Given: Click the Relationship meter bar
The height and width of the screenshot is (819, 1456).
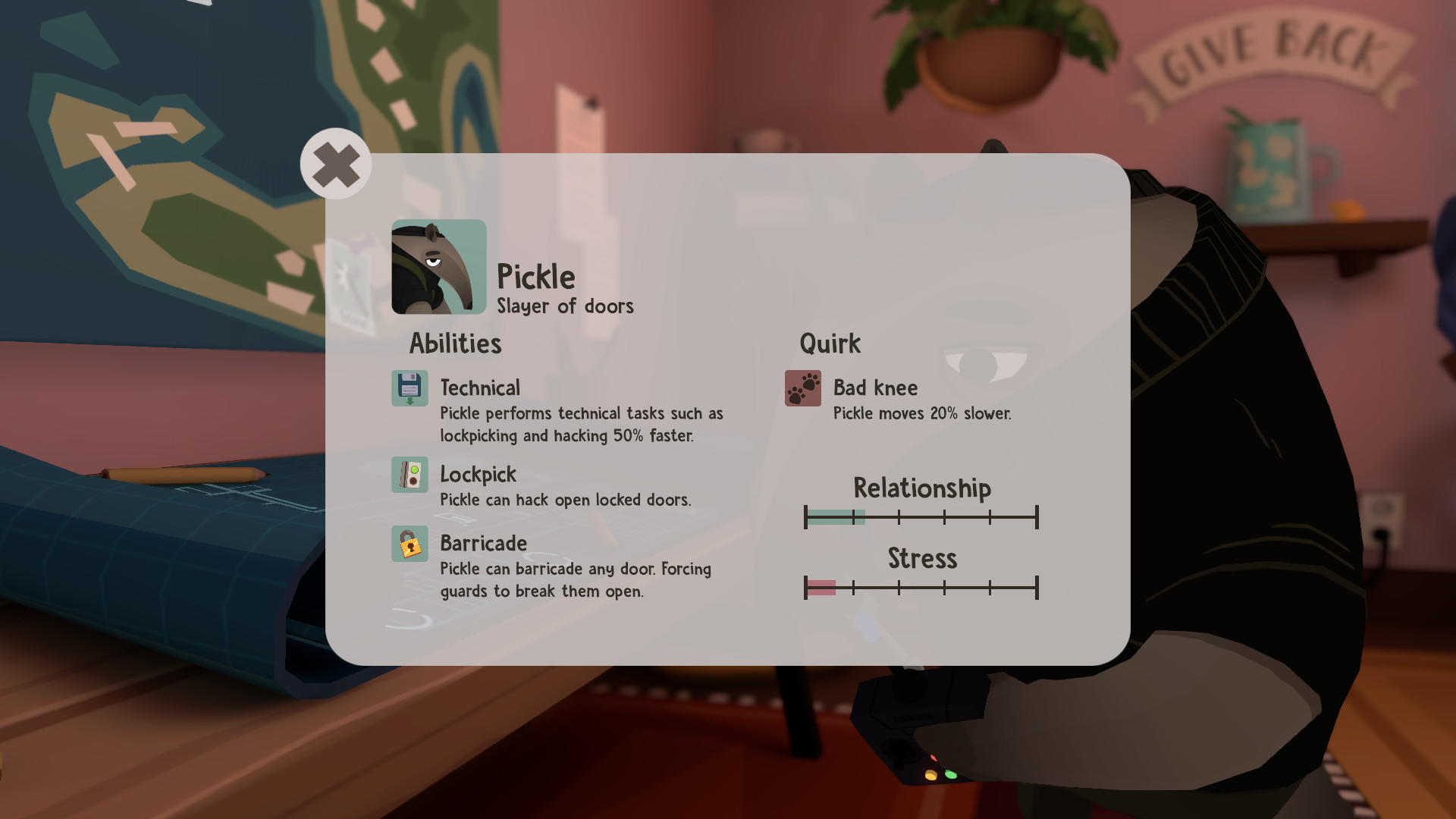Looking at the screenshot, I should [x=922, y=516].
